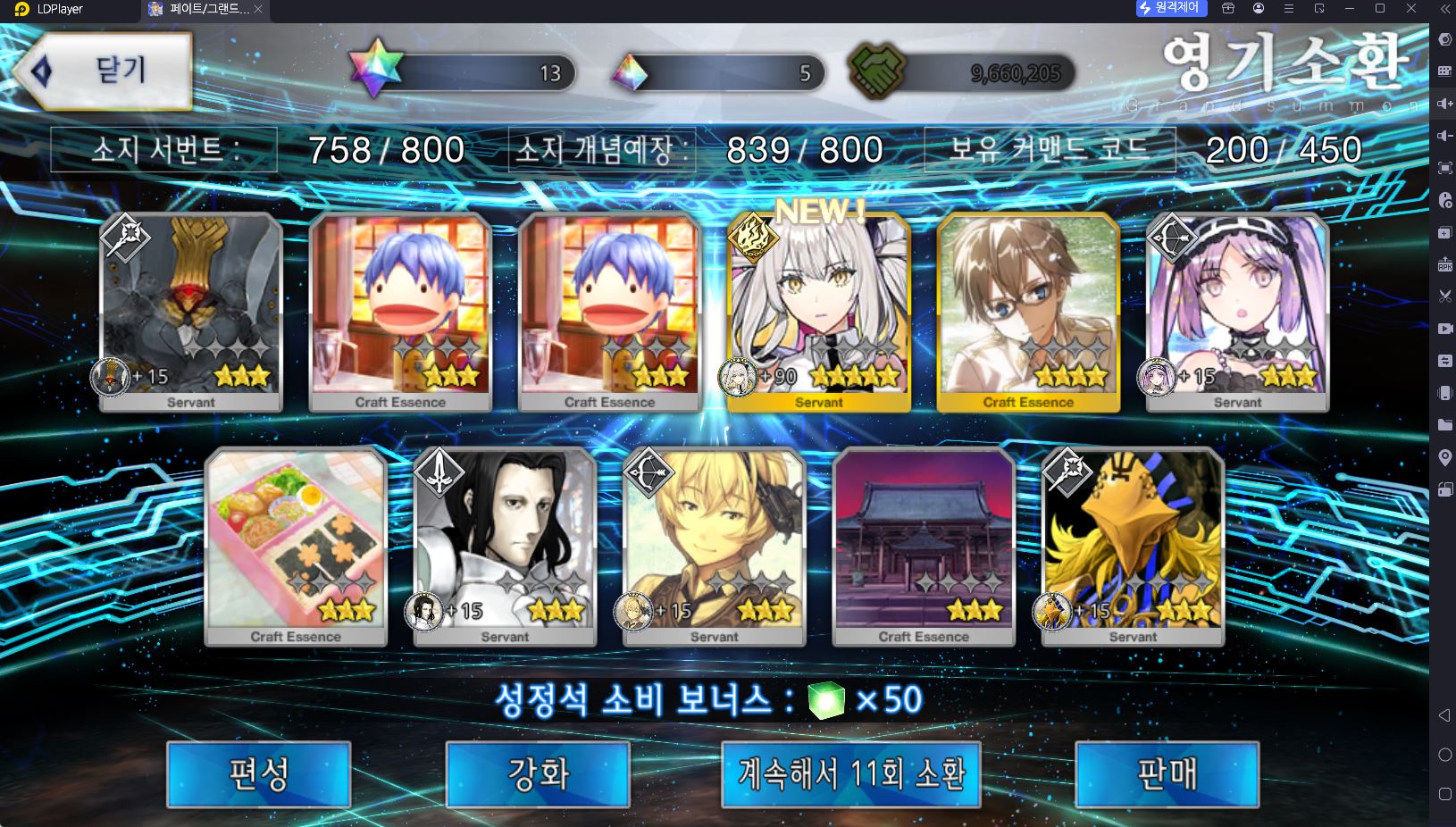1456x827 pixels.
Task: Open the 강화 enhancement menu
Action: point(538,773)
